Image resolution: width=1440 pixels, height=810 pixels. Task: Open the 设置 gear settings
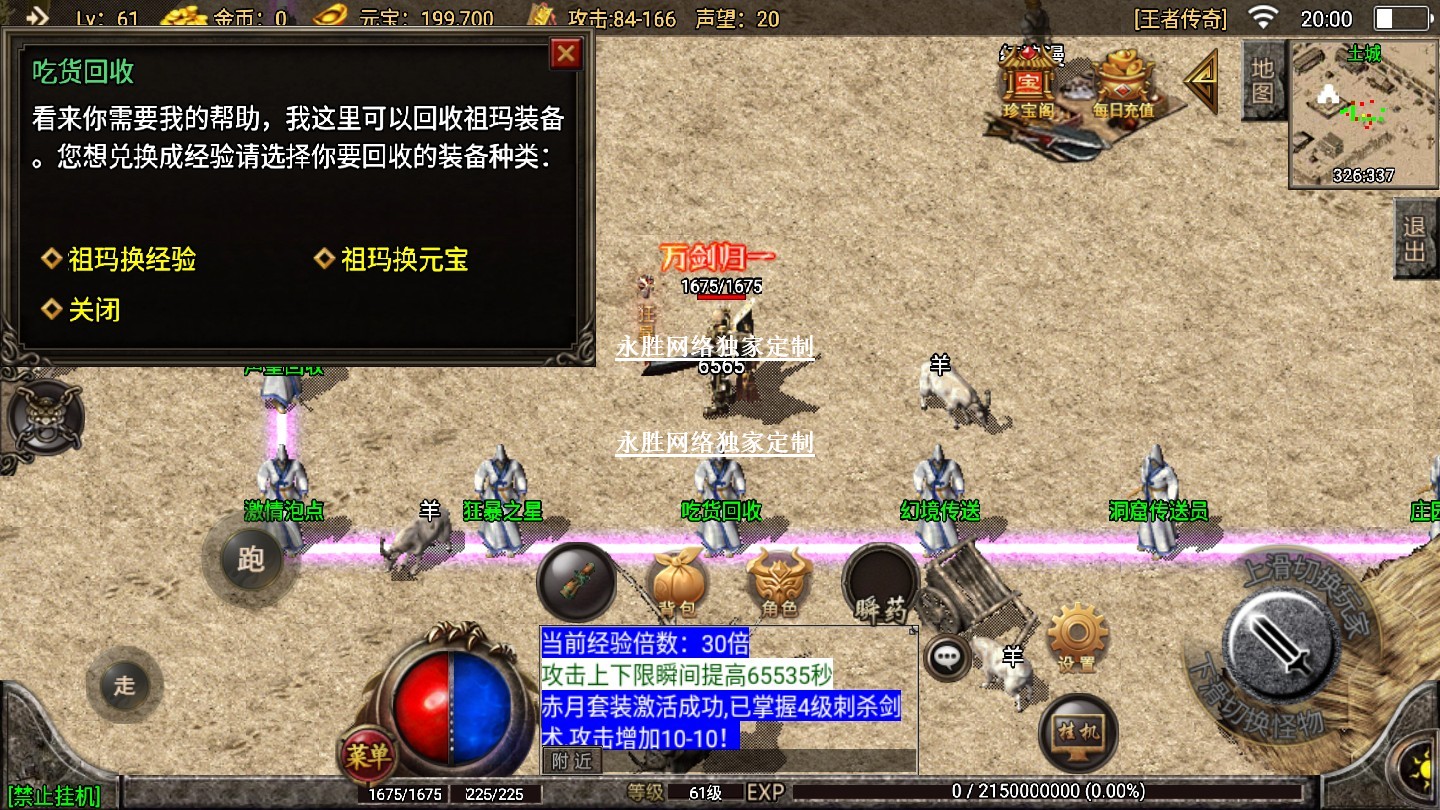pos(1077,637)
